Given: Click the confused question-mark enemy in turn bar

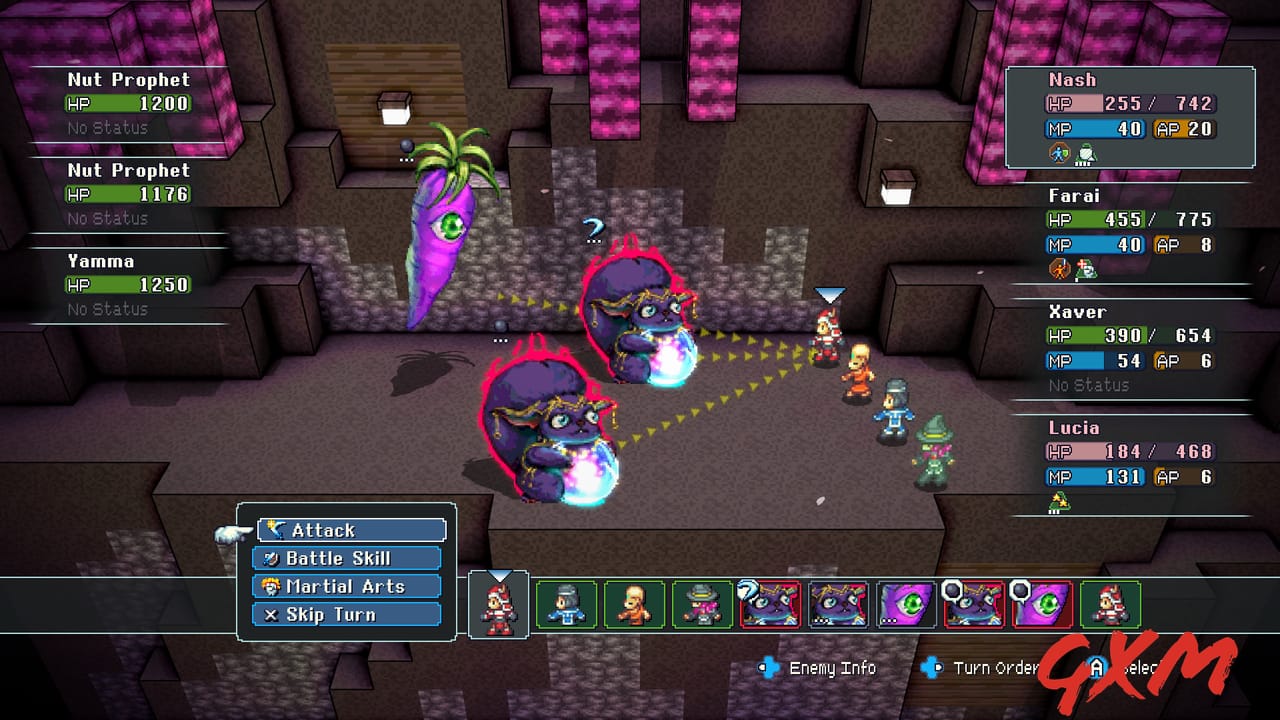Looking at the screenshot, I should (770, 605).
